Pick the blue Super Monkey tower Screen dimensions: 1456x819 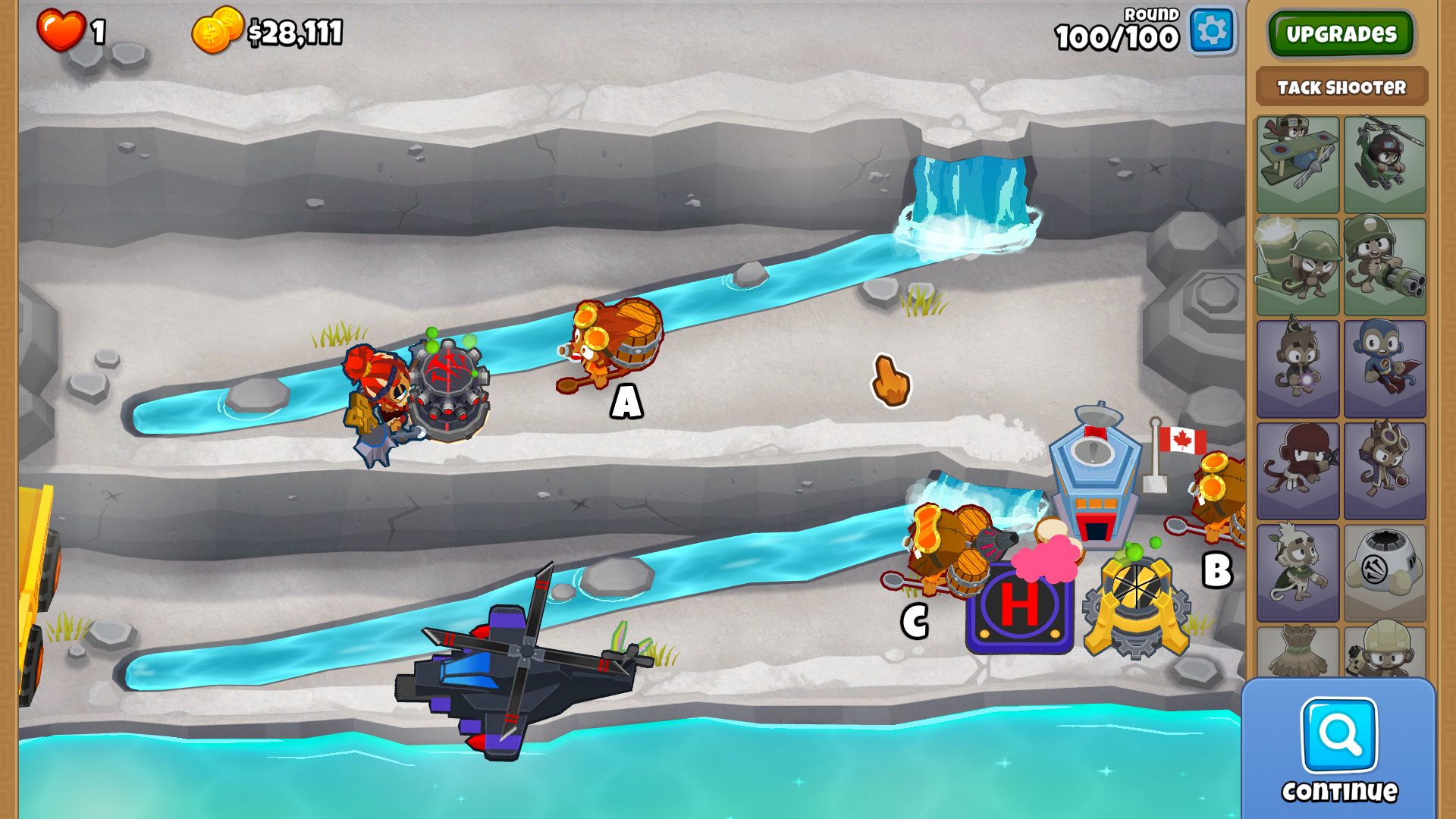[1385, 369]
